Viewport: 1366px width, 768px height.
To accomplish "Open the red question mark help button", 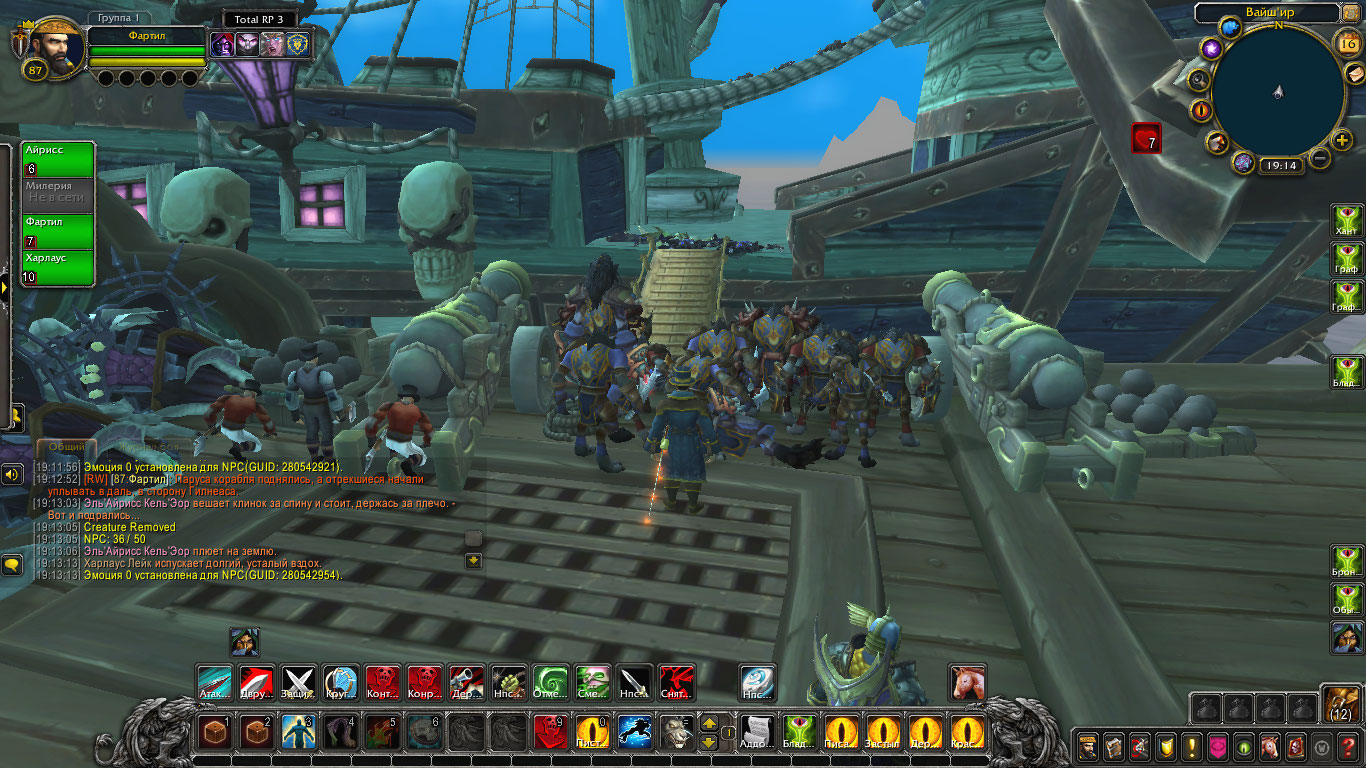I will (1347, 746).
